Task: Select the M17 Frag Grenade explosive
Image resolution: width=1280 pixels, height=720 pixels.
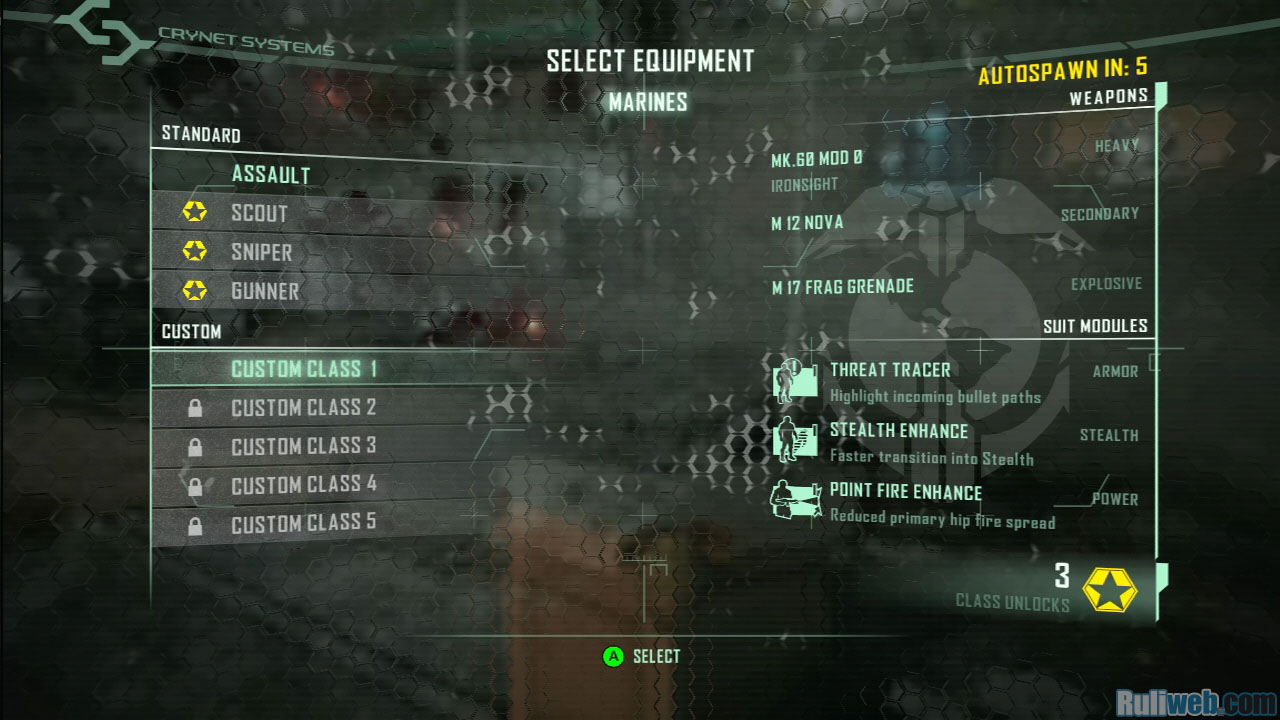Action: pos(842,287)
